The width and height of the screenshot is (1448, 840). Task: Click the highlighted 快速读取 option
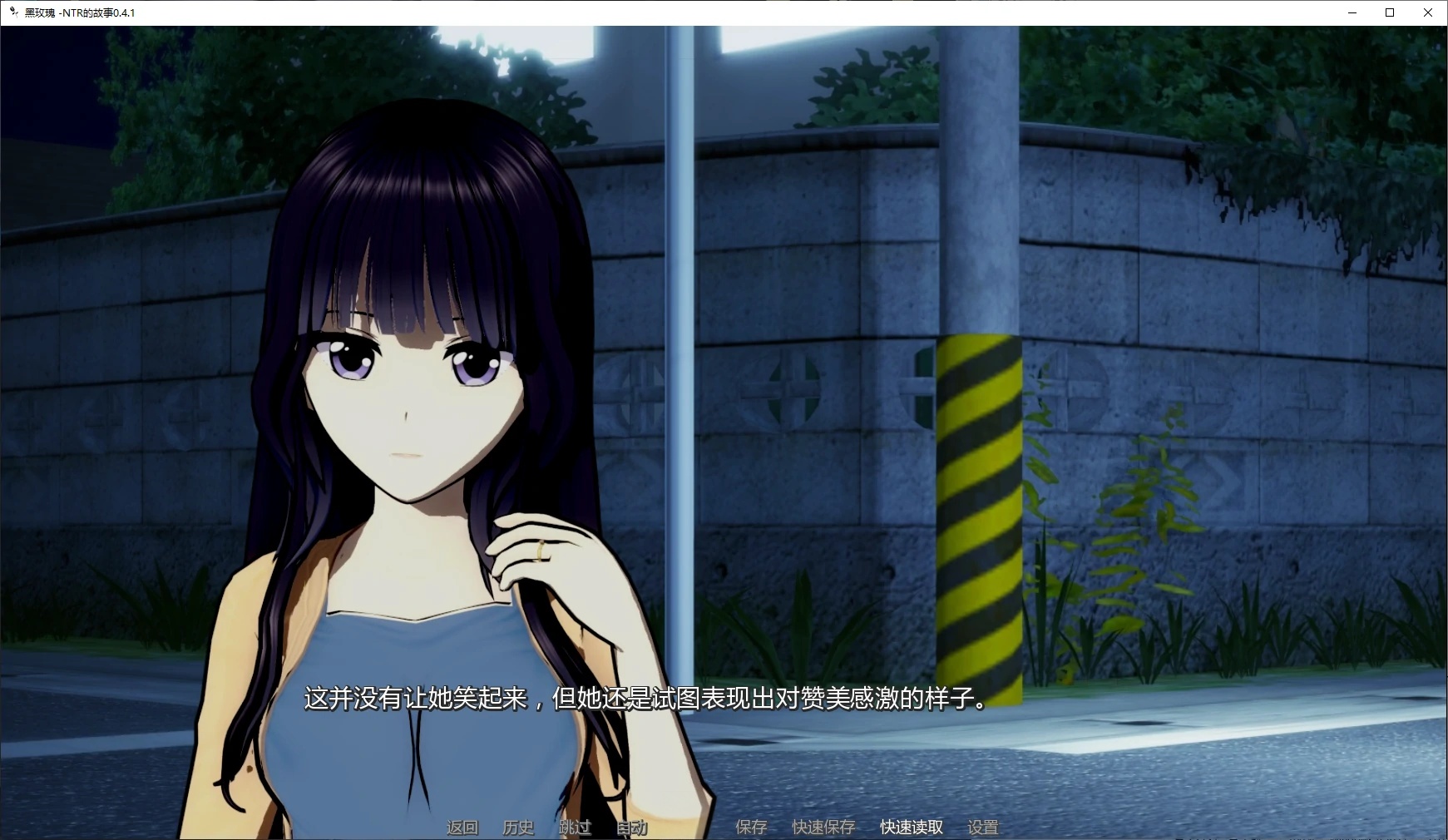click(911, 828)
